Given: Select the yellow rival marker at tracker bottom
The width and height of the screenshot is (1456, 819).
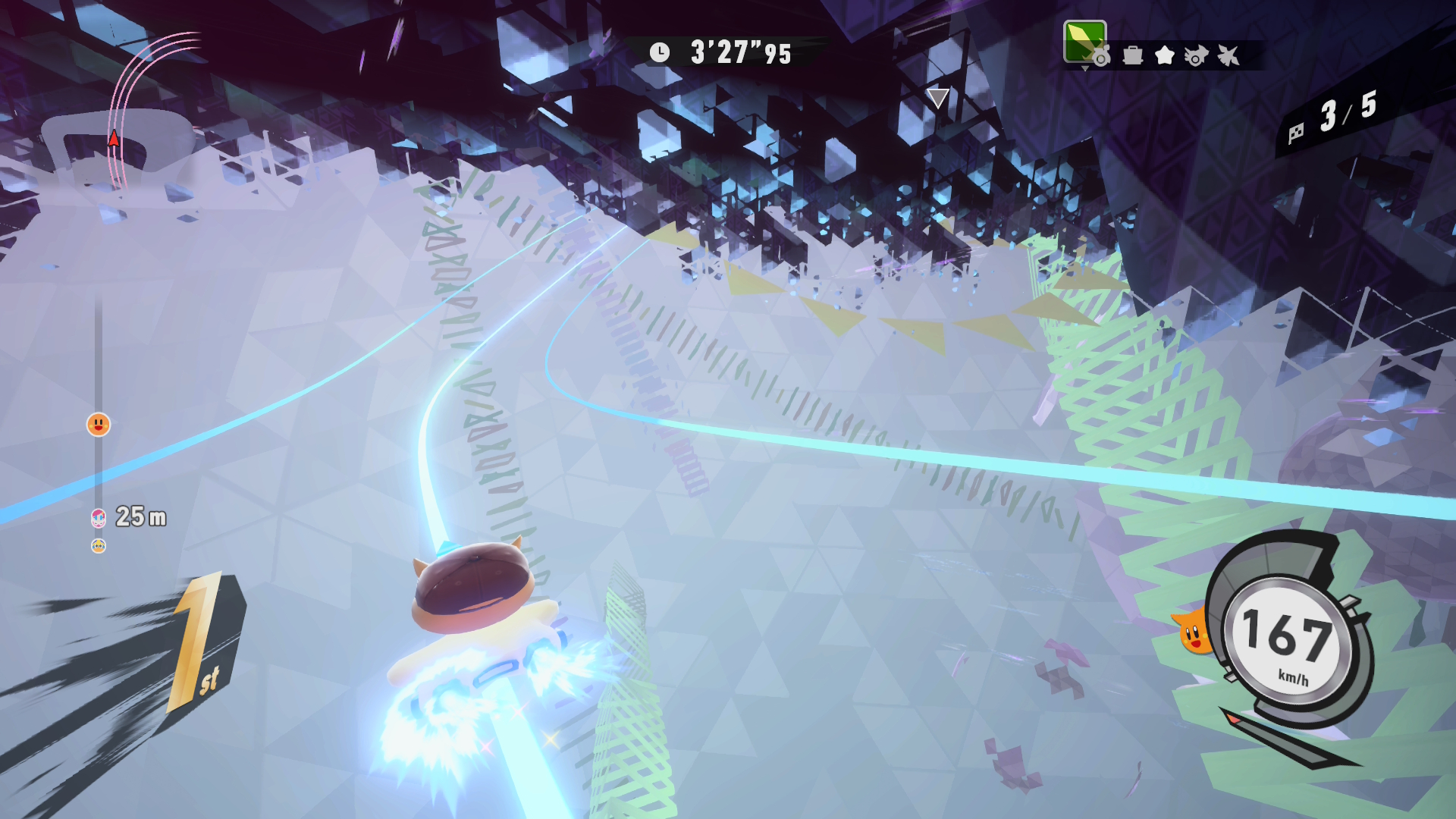Looking at the screenshot, I should coord(99,546).
